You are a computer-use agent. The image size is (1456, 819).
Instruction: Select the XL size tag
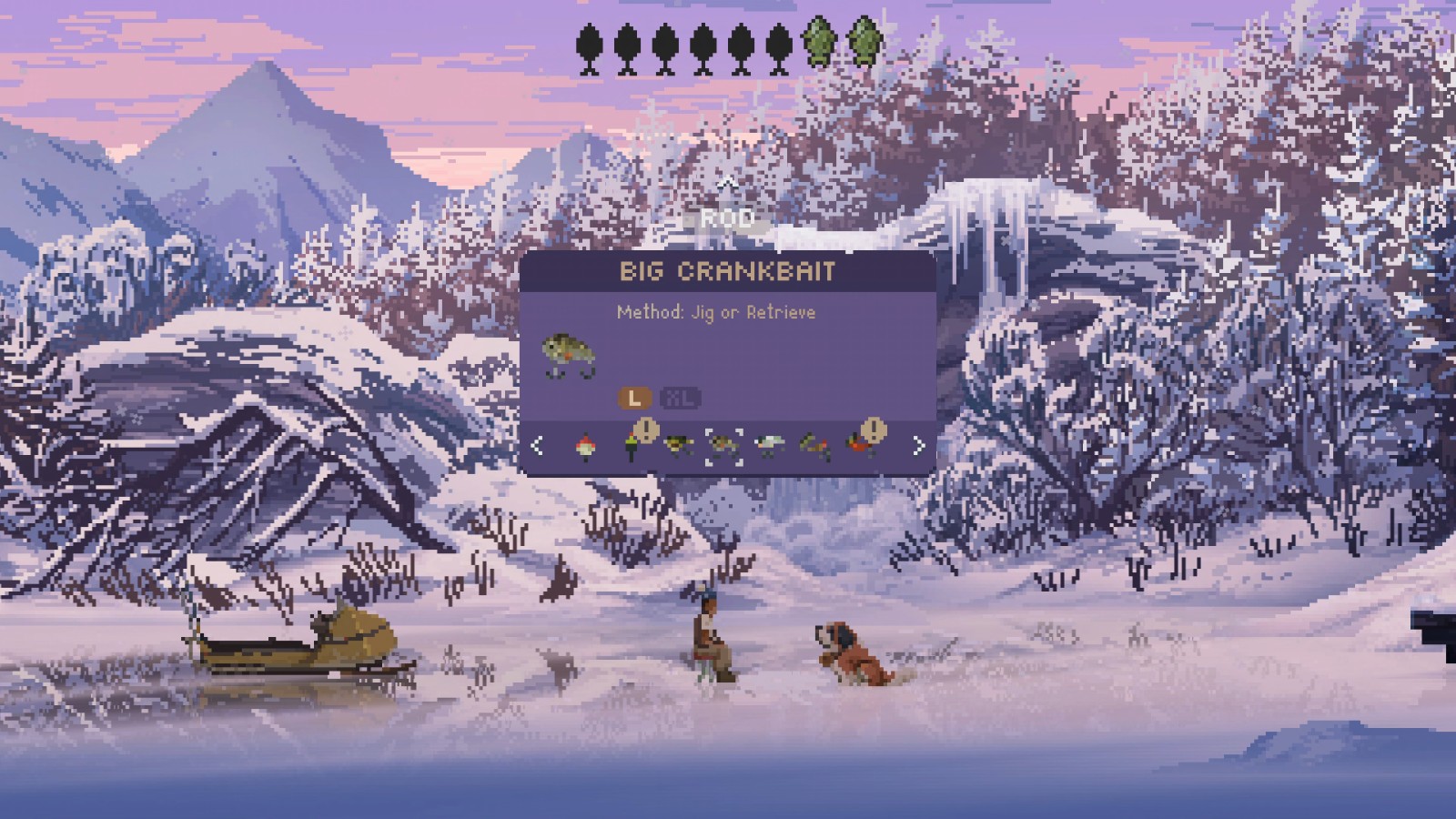(679, 398)
